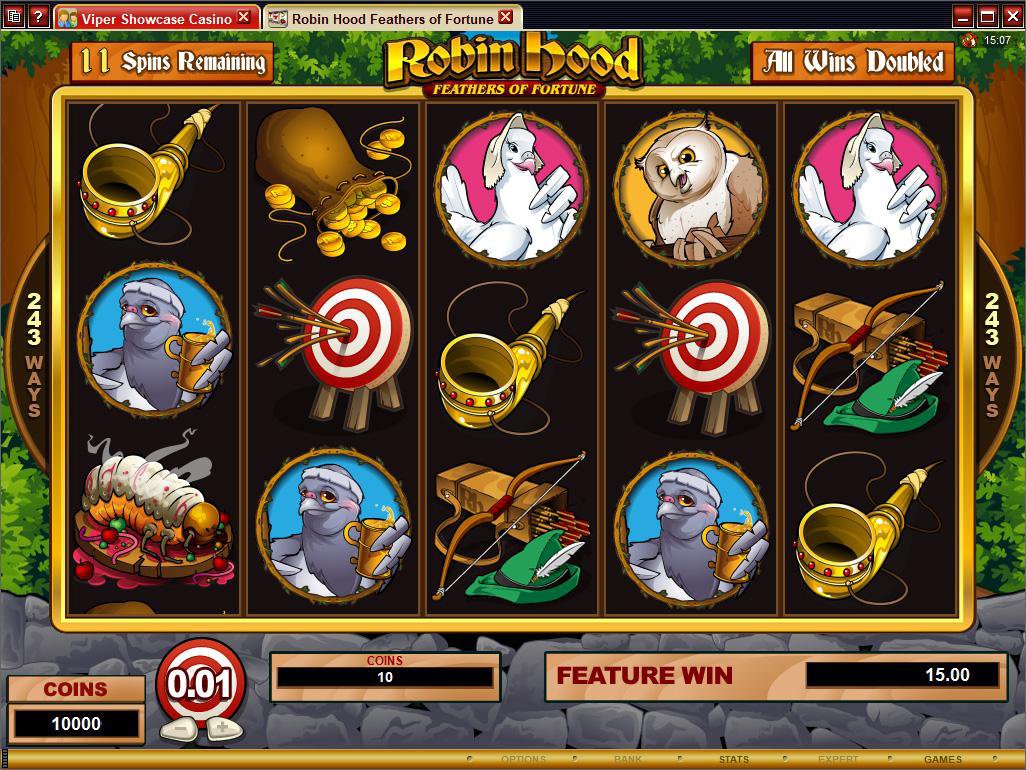The width and height of the screenshot is (1026, 770).
Task: Open the window list icon in title bar
Action: click(x=13, y=17)
